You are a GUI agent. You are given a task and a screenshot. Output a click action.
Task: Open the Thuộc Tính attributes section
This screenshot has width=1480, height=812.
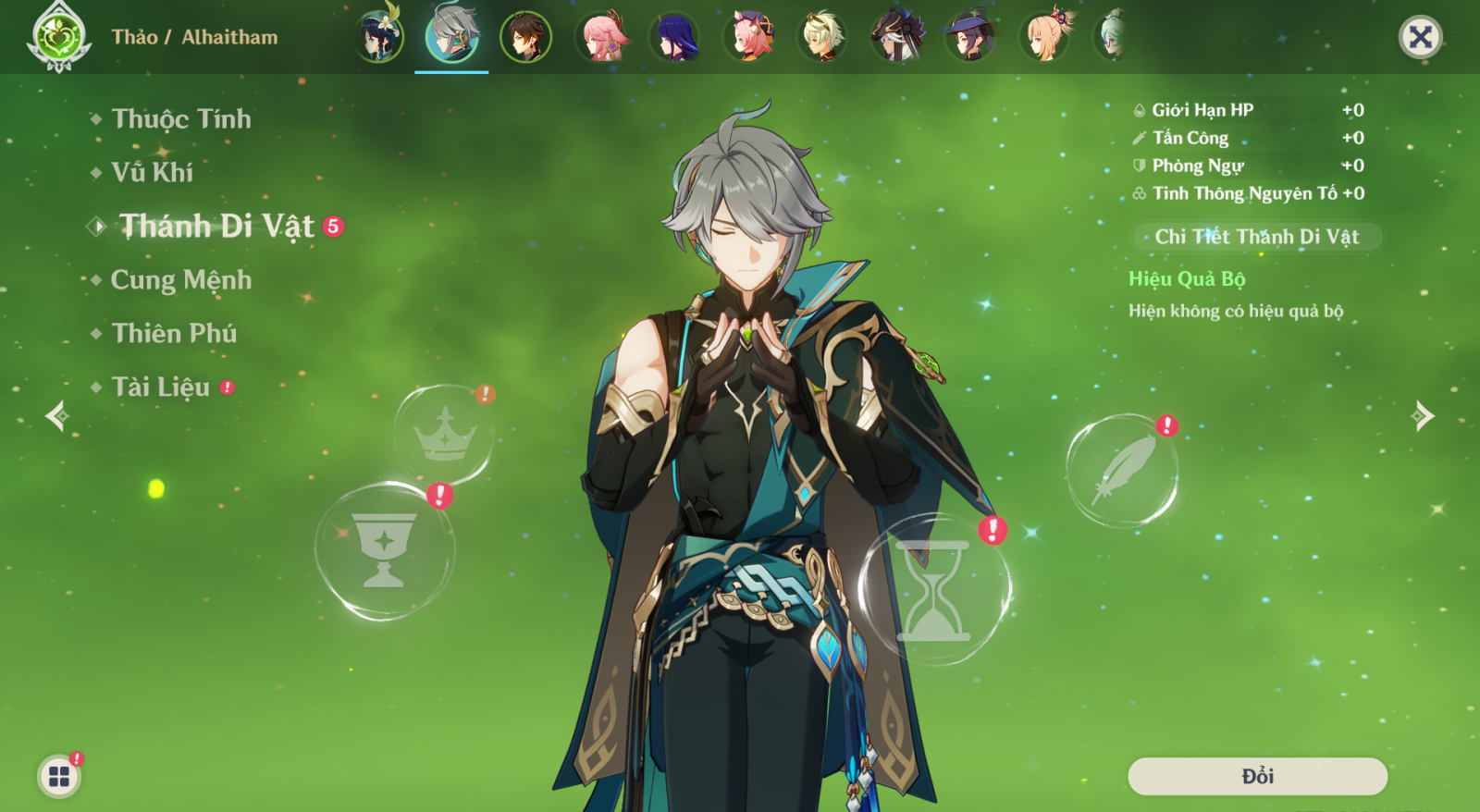pos(180,119)
